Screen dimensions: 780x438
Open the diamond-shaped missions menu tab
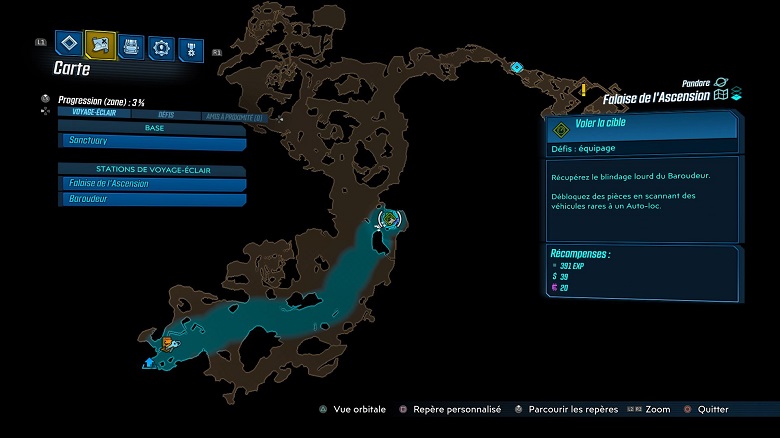pyautogui.click(x=68, y=43)
